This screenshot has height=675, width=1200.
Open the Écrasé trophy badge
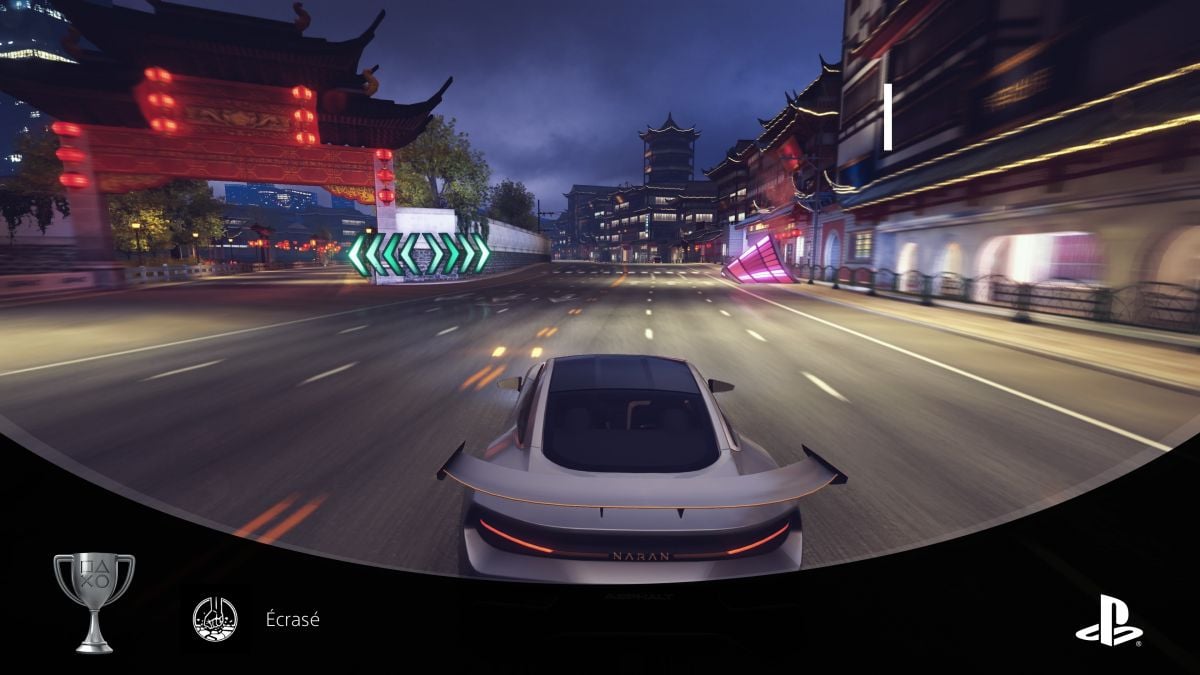click(215, 619)
